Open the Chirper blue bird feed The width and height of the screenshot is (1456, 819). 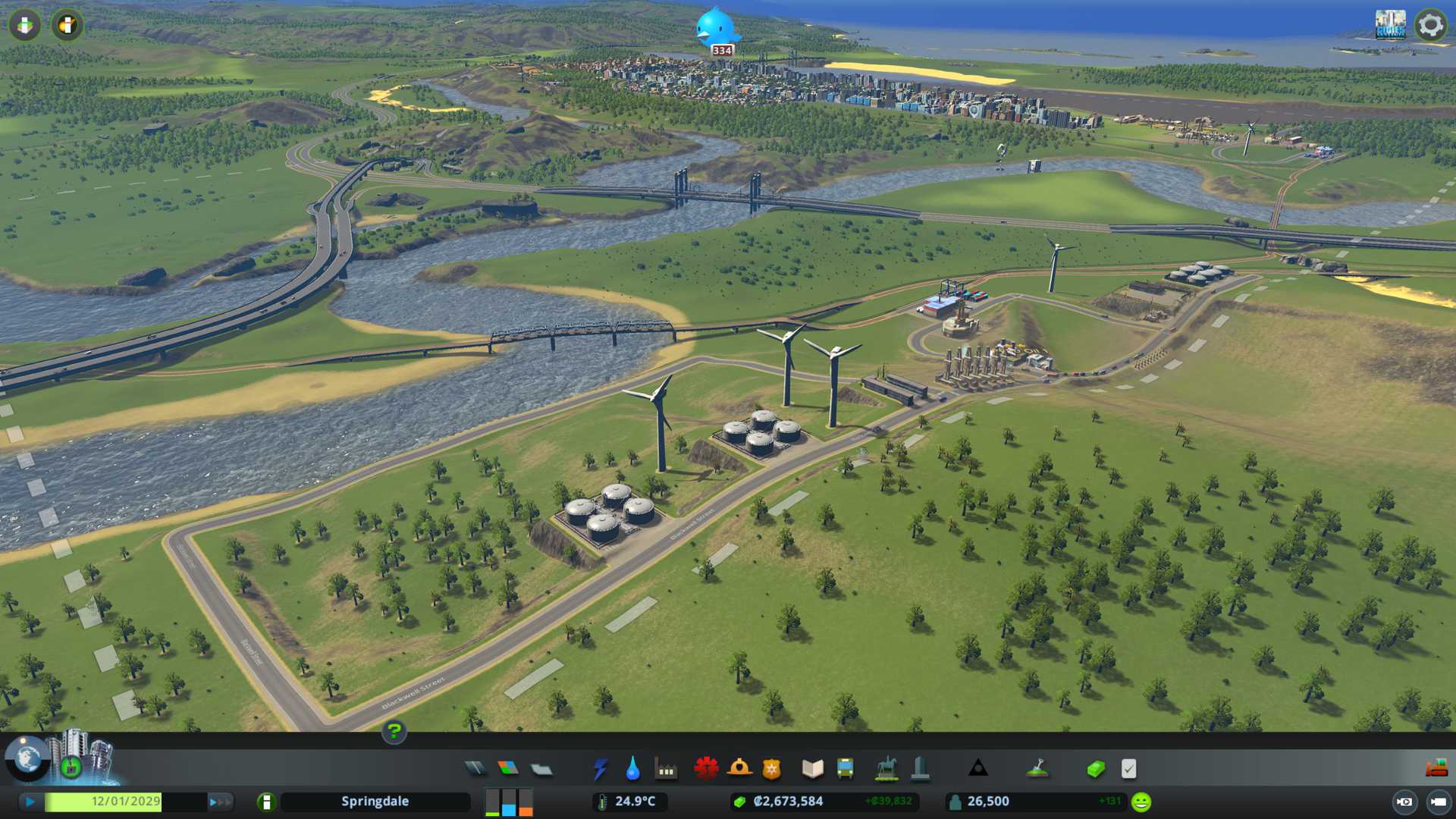click(715, 29)
